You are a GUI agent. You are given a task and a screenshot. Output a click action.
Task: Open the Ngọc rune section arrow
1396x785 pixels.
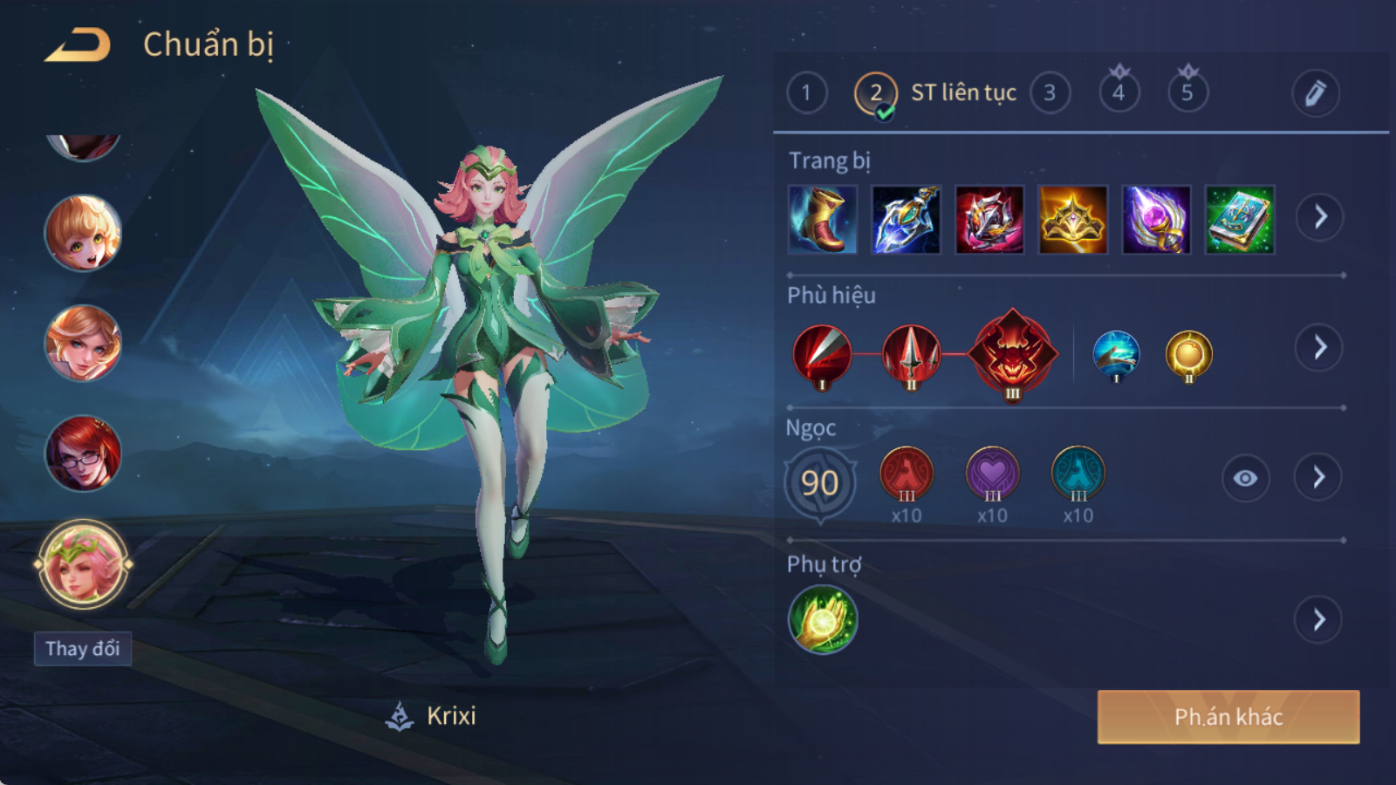pyautogui.click(x=1320, y=478)
